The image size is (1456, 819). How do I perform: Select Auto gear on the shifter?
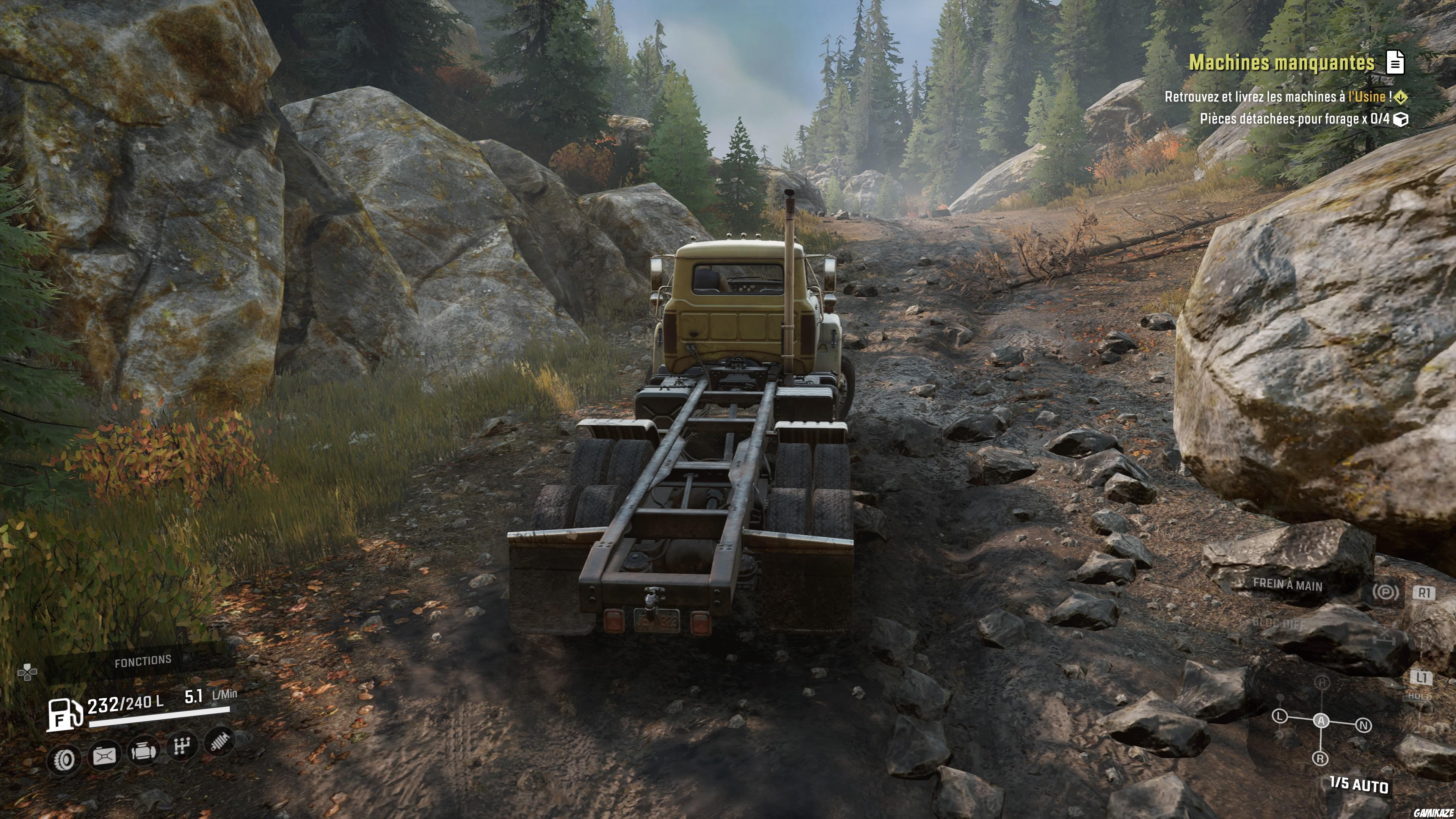1321,721
